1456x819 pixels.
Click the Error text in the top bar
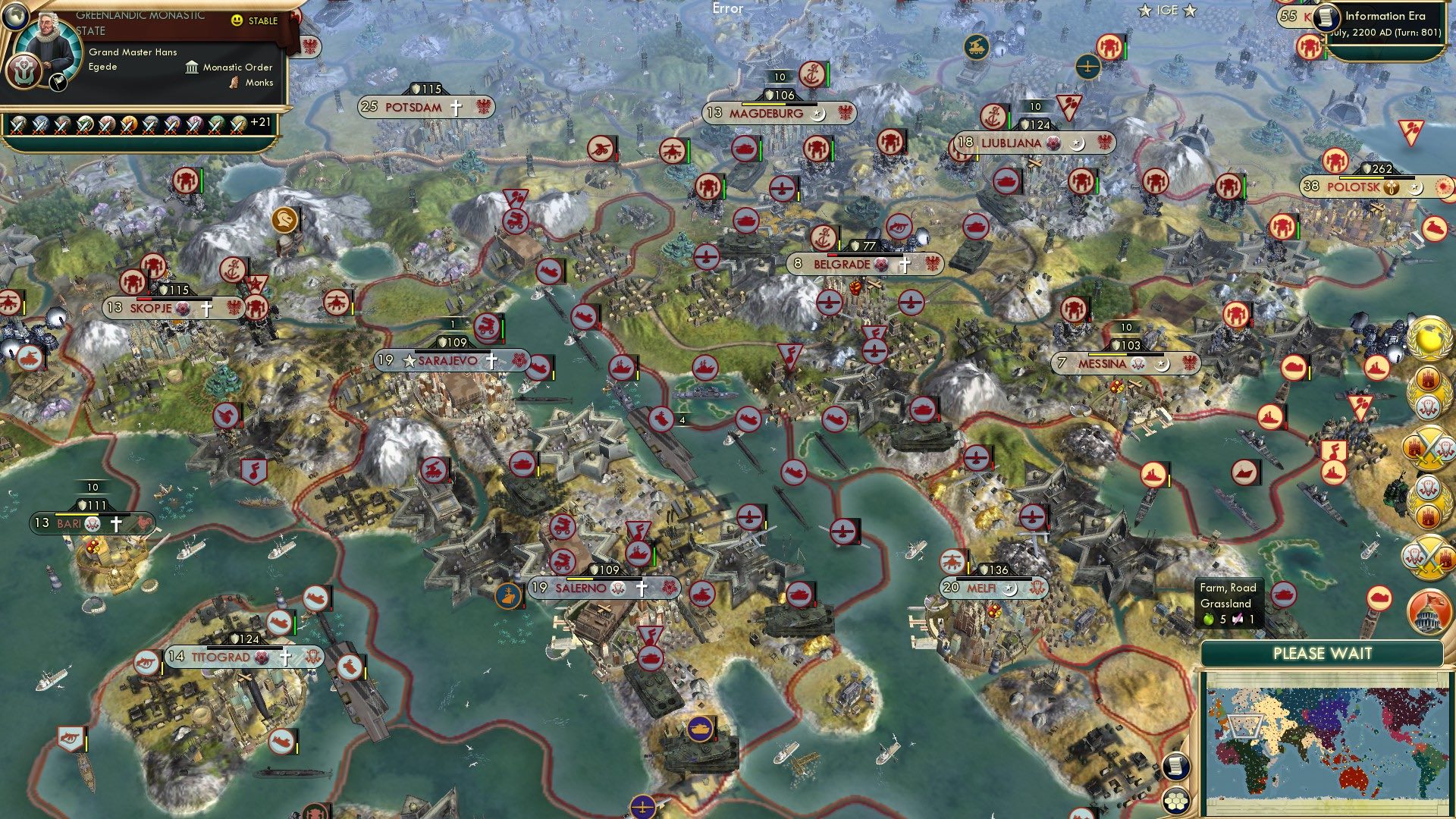click(727, 8)
